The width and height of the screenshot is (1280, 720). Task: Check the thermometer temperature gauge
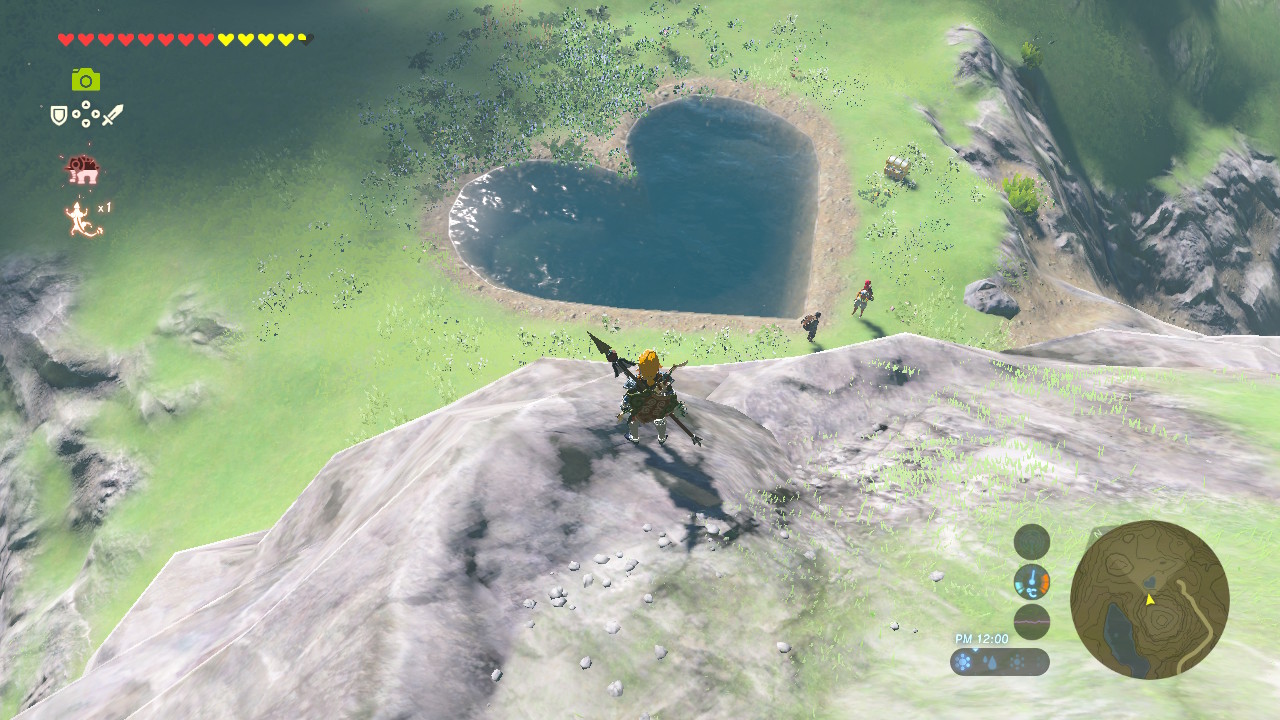(x=1032, y=582)
